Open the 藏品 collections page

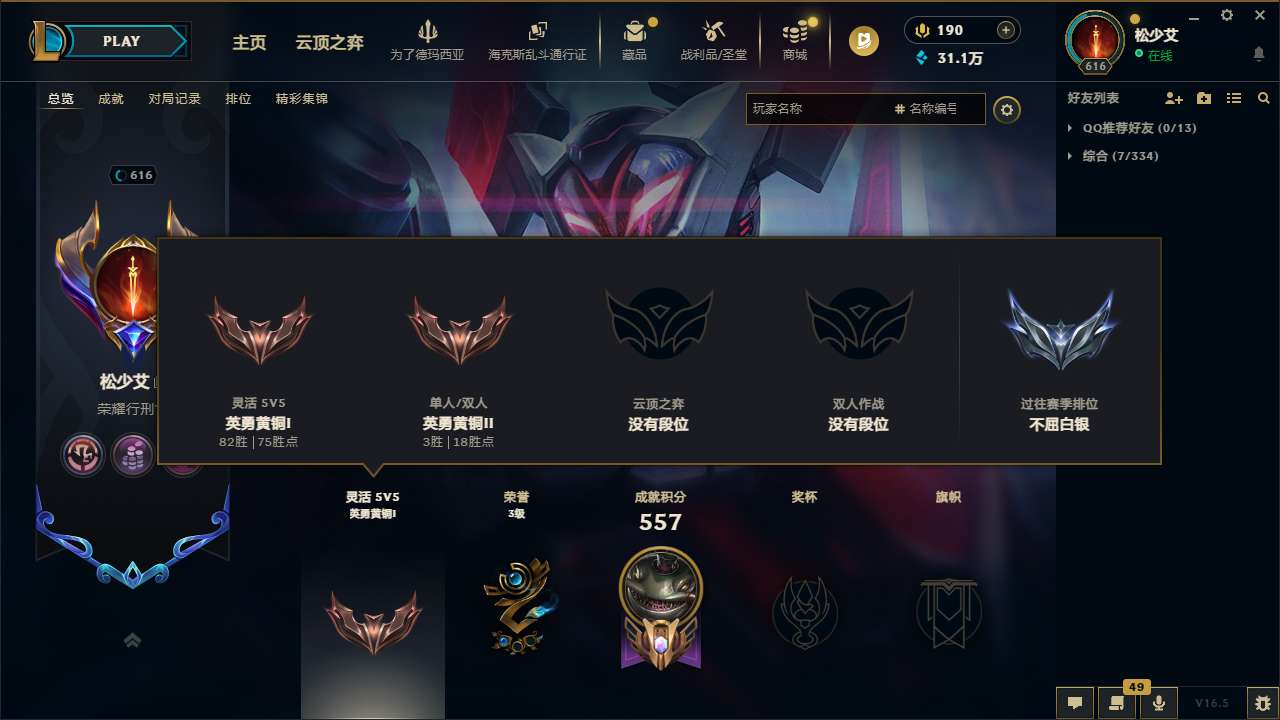tap(635, 40)
